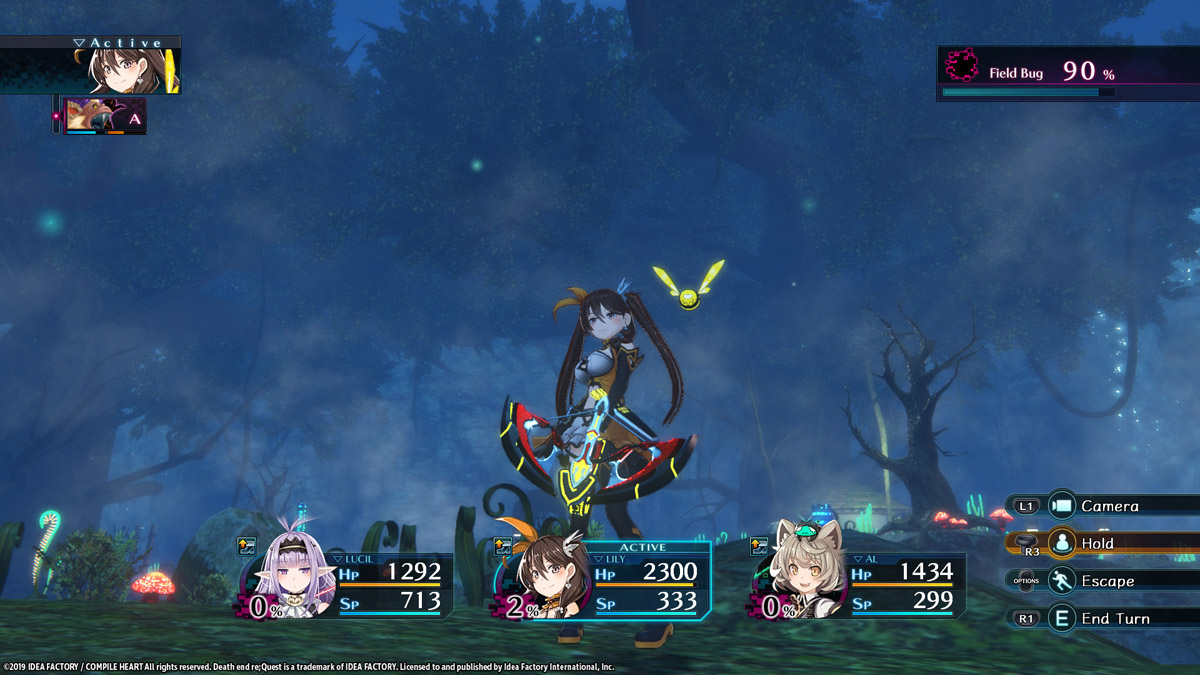The image size is (1200, 675).
Task: Select Escape from the battle menu
Action: [x=1107, y=581]
